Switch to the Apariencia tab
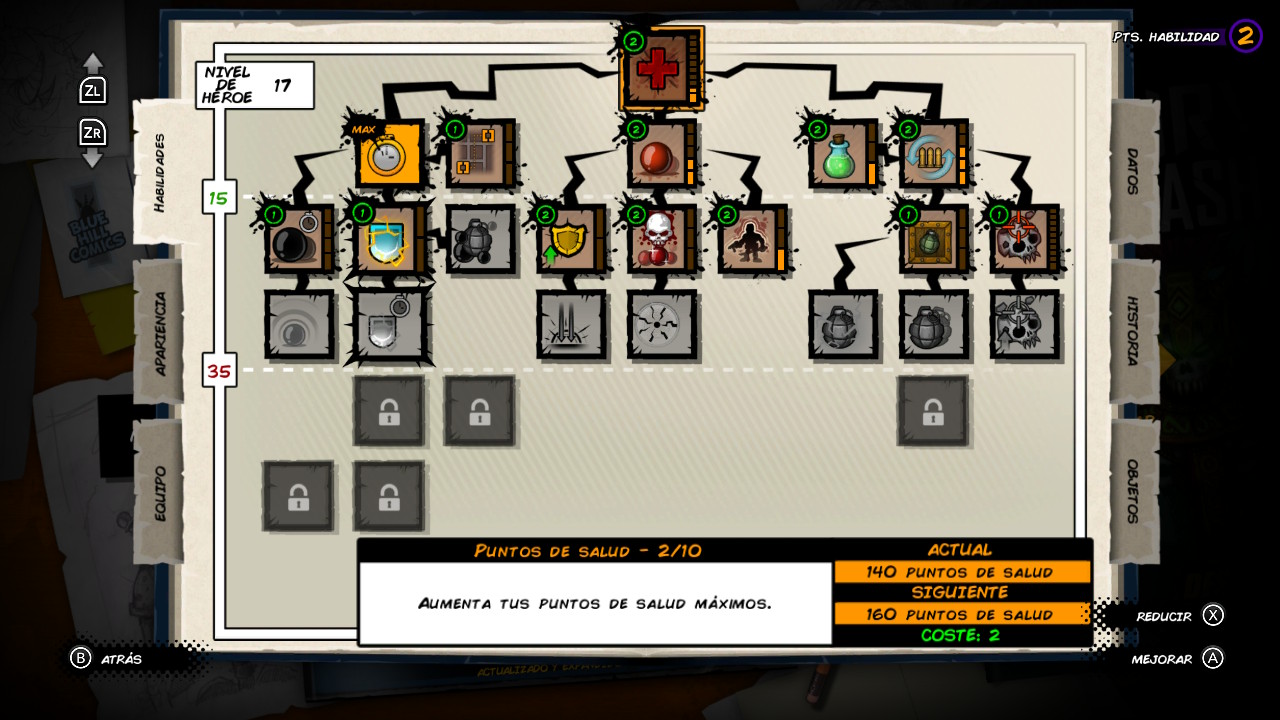 [x=160, y=333]
